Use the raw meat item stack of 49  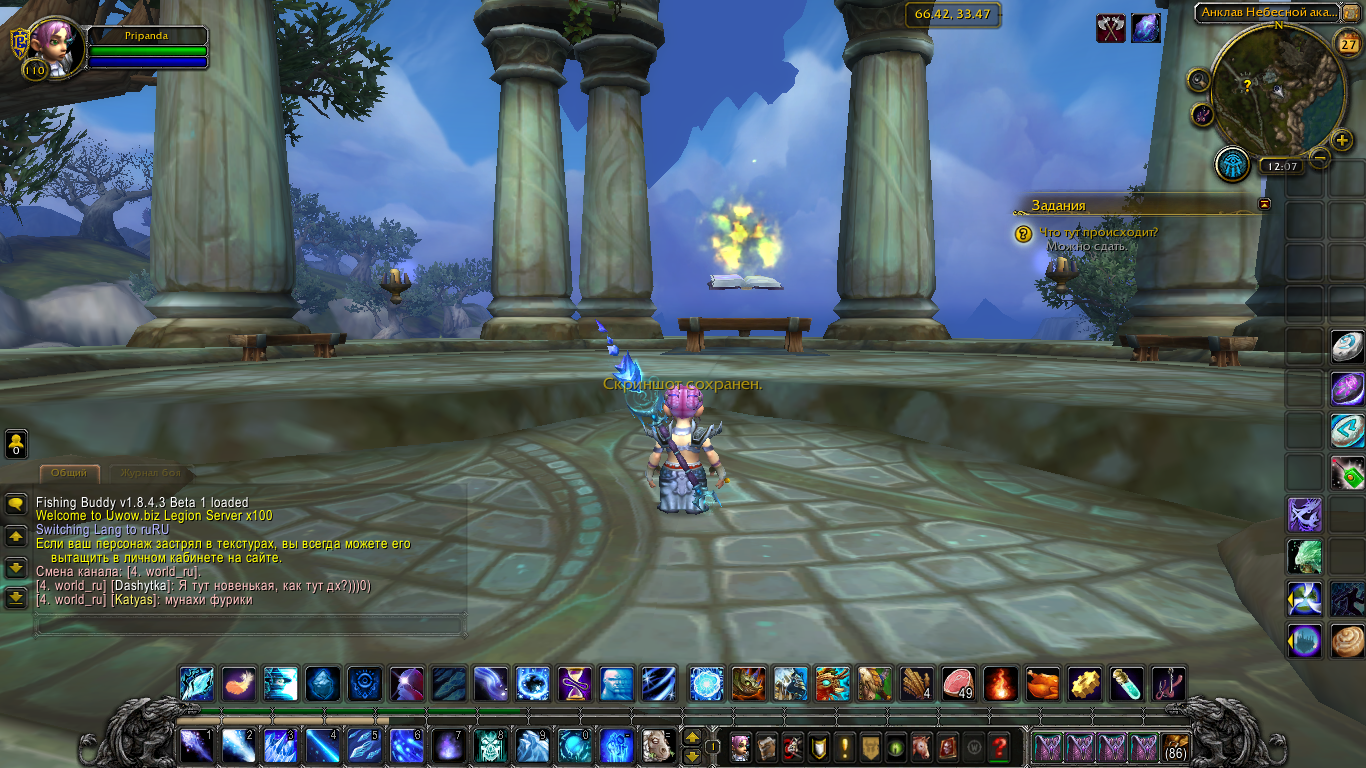pos(957,683)
